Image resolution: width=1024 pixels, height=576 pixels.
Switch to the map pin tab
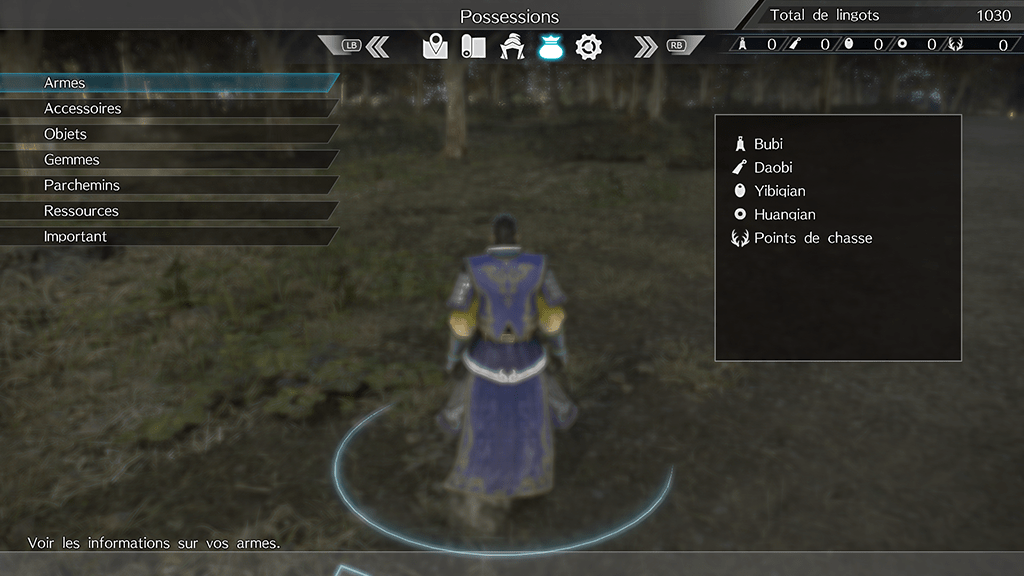[x=435, y=46]
